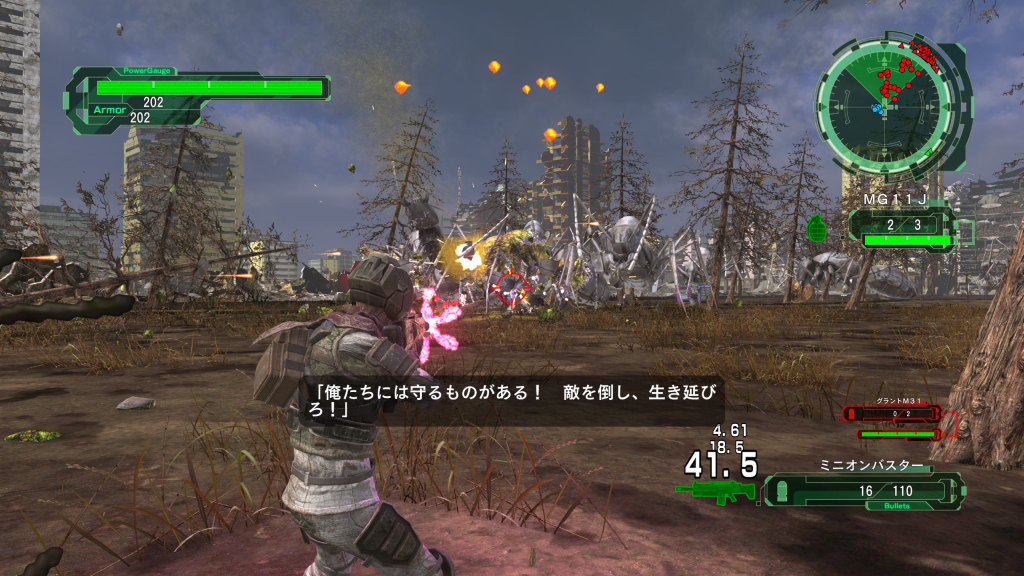Viewport: 1024px width, 576px height.
Task: Select the green grenade icon
Action: click(816, 228)
